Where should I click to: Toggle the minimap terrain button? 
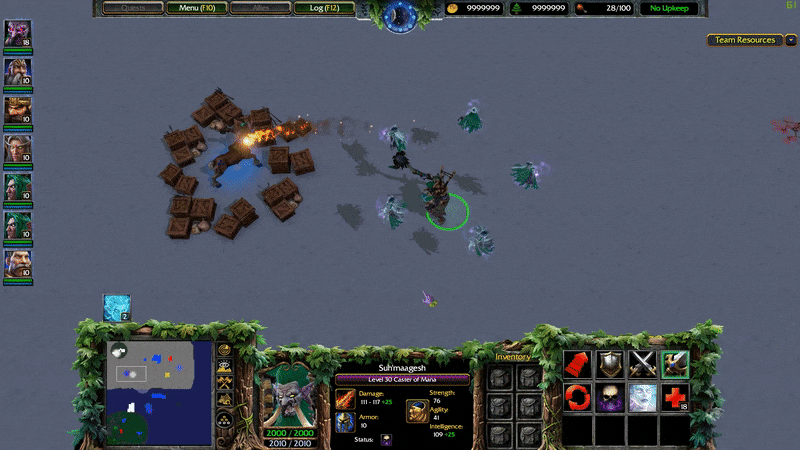225,367
